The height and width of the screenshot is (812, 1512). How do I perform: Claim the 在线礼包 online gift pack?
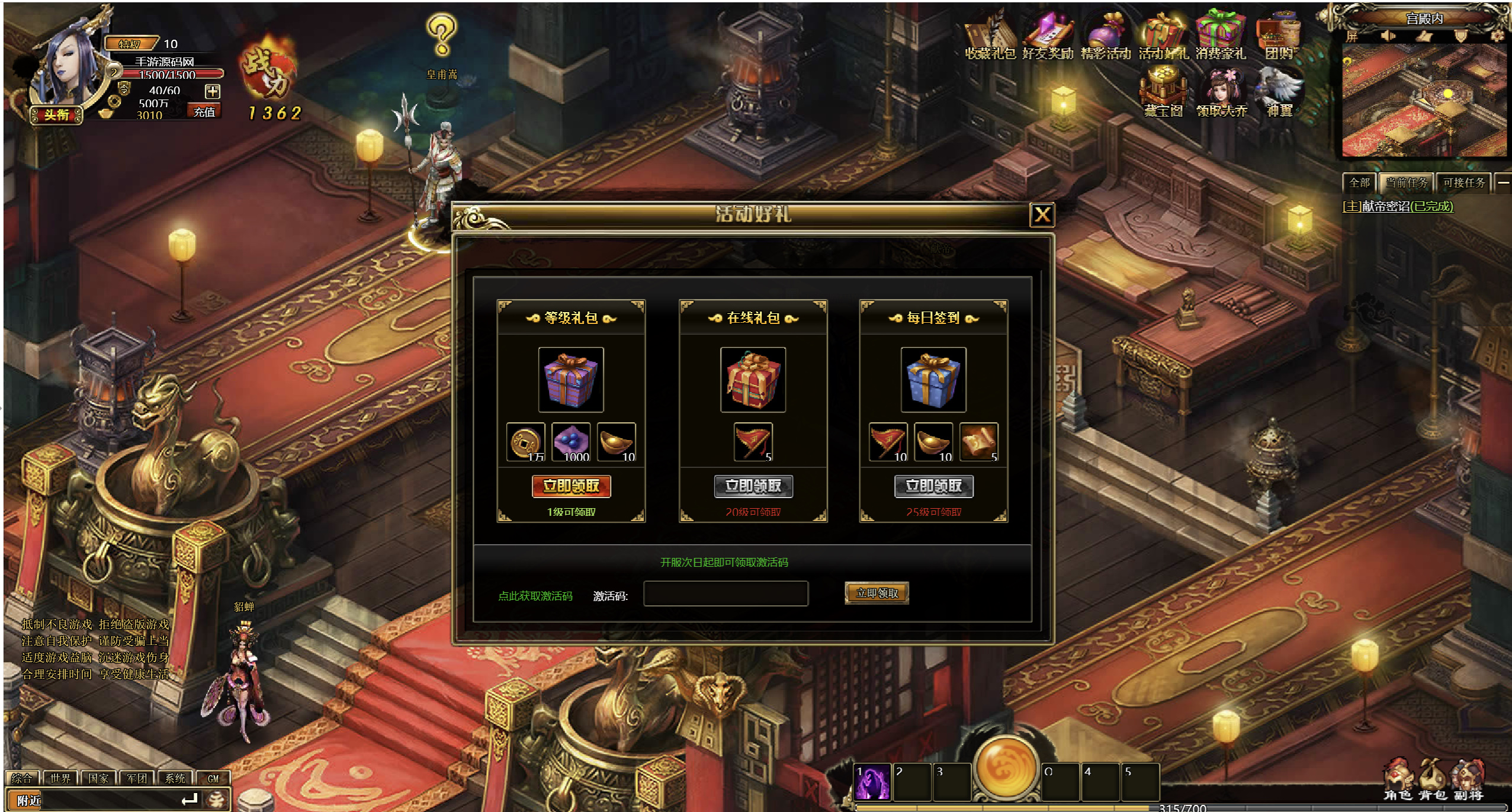753,486
